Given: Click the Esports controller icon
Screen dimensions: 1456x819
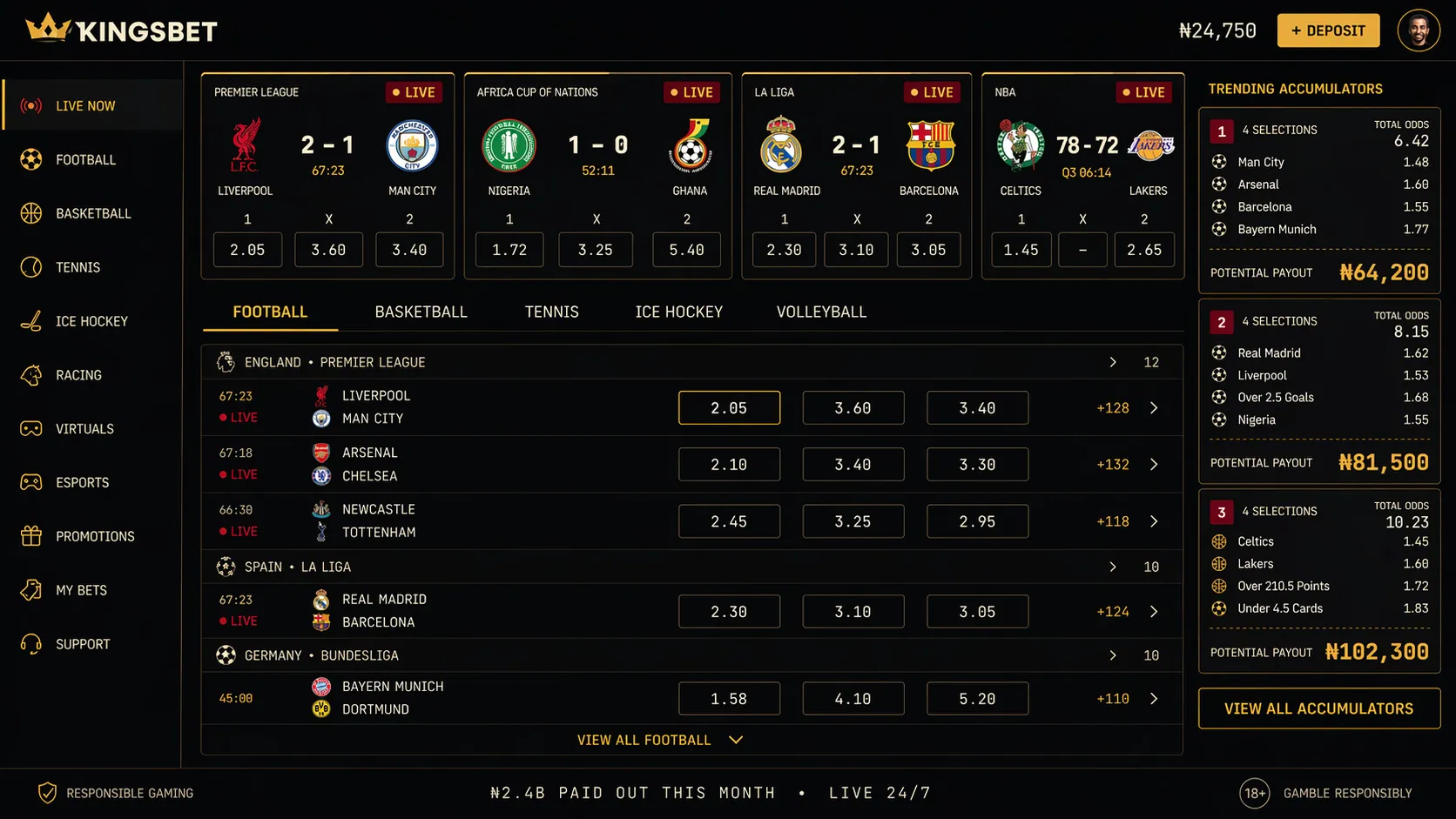Looking at the screenshot, I should pos(32,482).
